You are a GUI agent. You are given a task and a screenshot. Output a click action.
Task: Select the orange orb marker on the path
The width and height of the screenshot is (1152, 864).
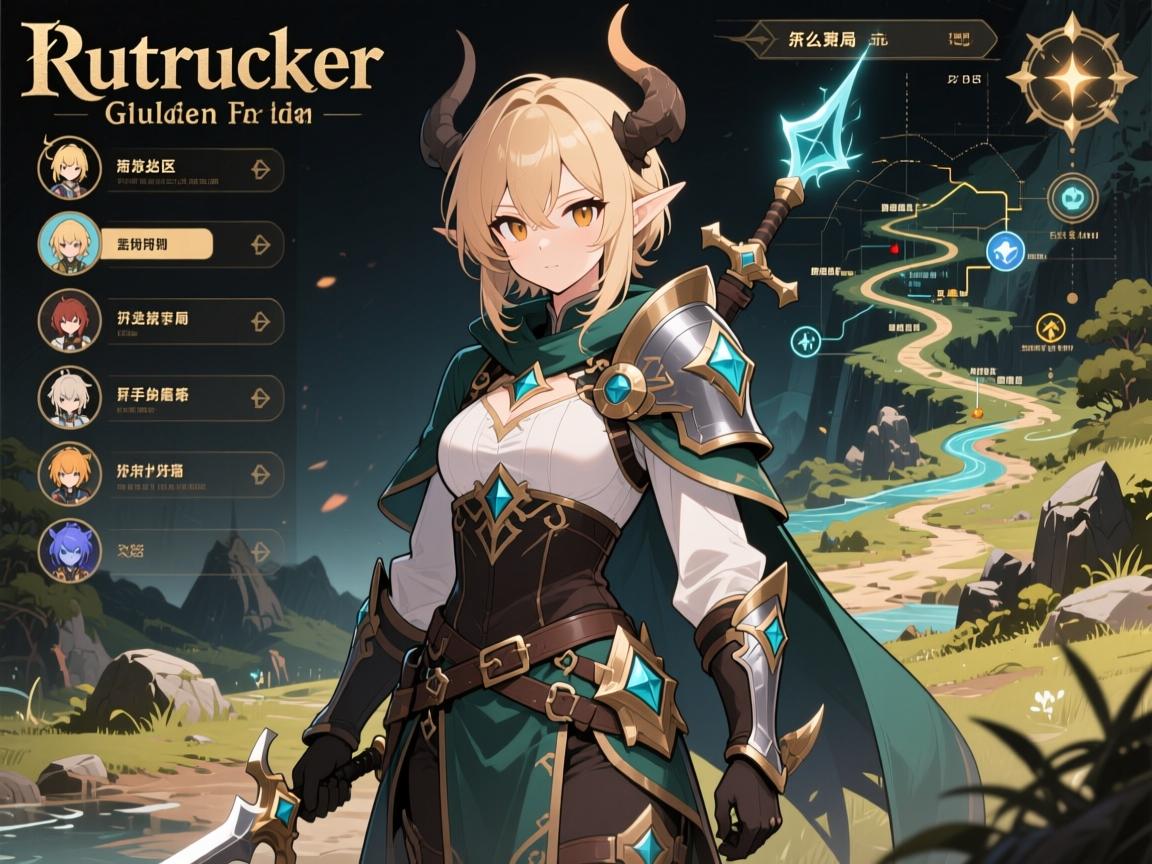point(976,410)
